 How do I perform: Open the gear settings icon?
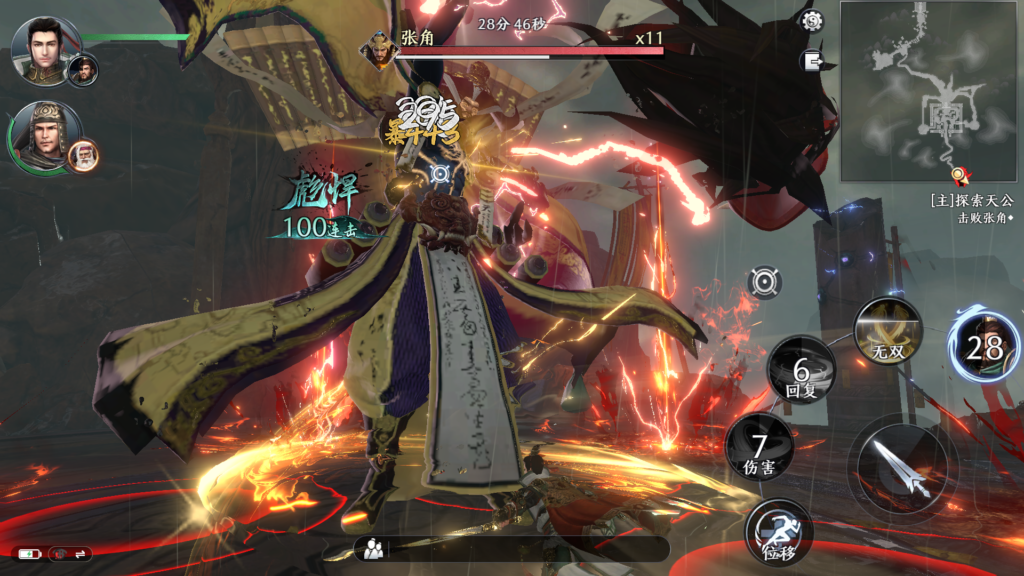tap(812, 21)
